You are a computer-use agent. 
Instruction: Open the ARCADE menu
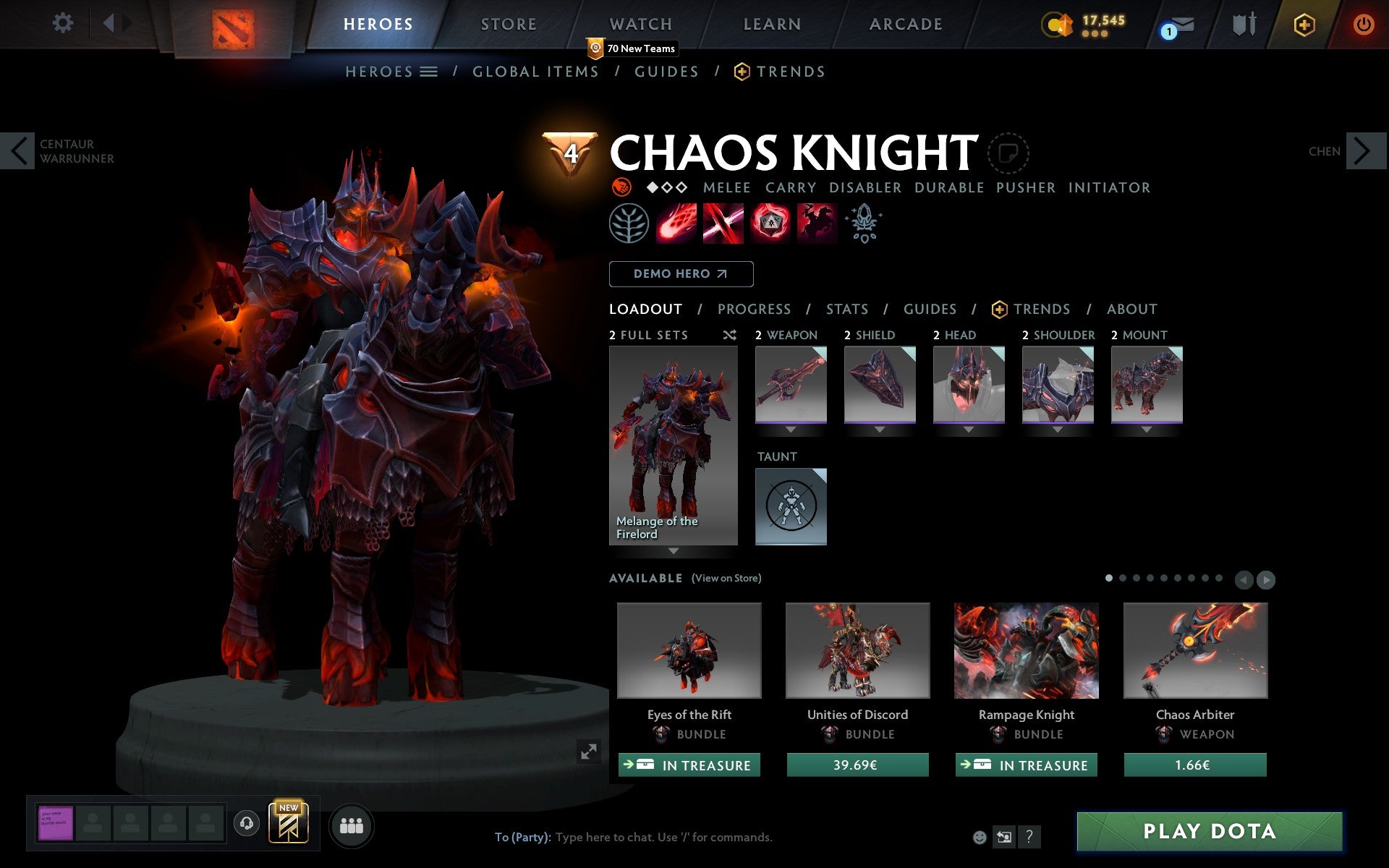[x=904, y=24]
